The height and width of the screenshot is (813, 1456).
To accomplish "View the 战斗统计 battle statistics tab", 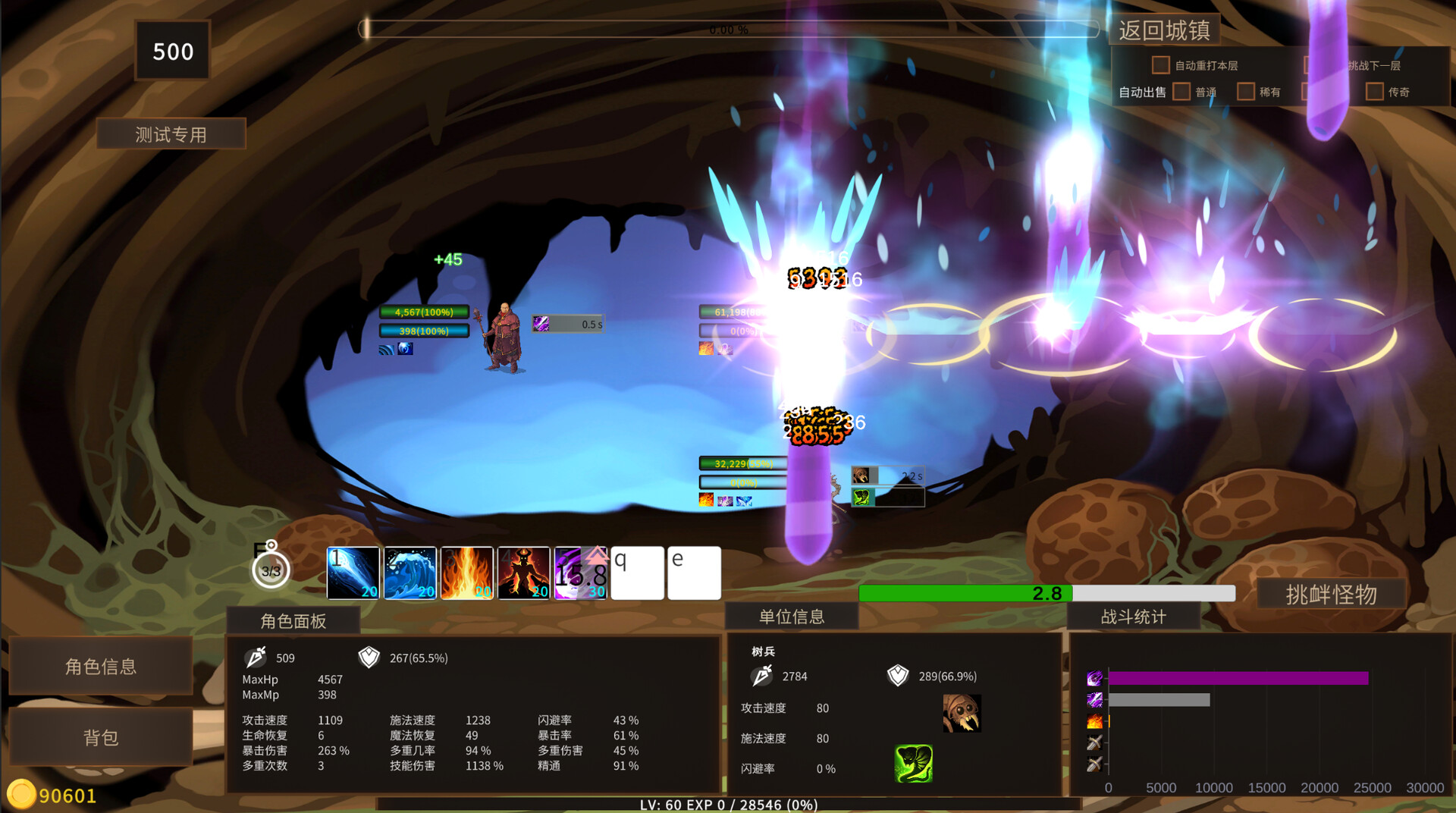I will tap(1133, 617).
